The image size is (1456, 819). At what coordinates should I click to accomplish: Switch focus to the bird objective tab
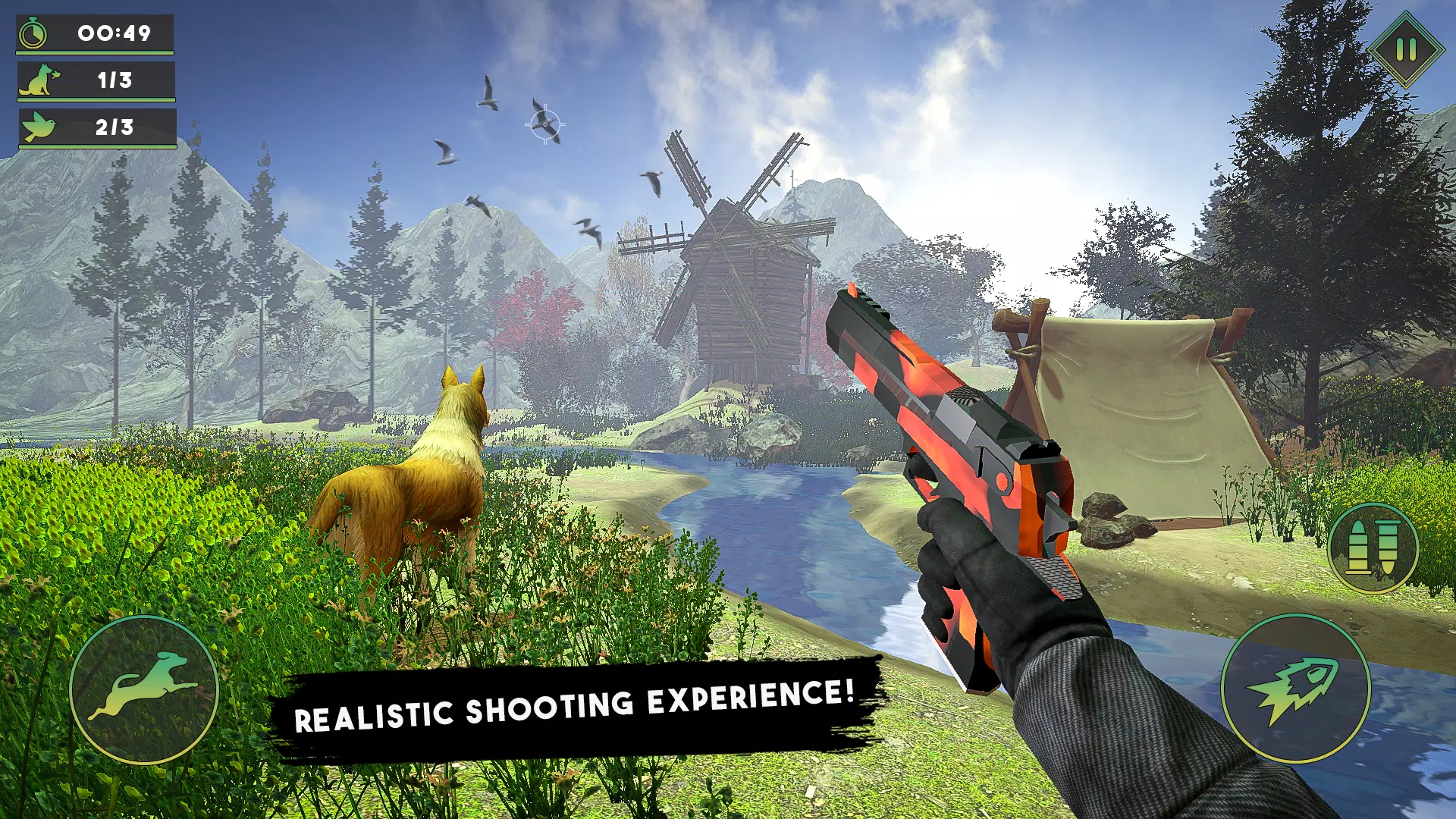pos(95,127)
